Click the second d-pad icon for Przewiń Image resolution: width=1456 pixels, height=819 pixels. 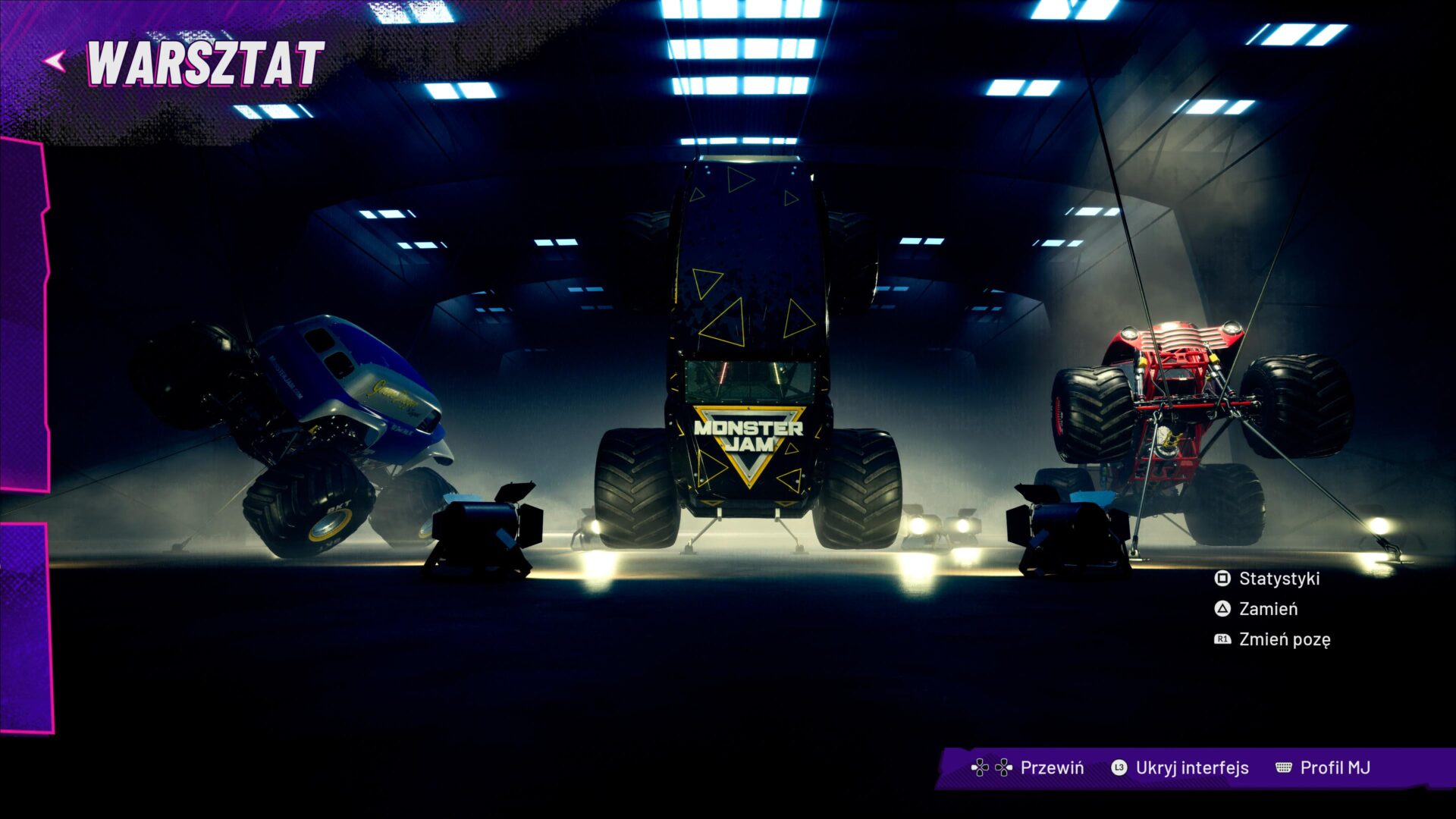tap(1003, 767)
